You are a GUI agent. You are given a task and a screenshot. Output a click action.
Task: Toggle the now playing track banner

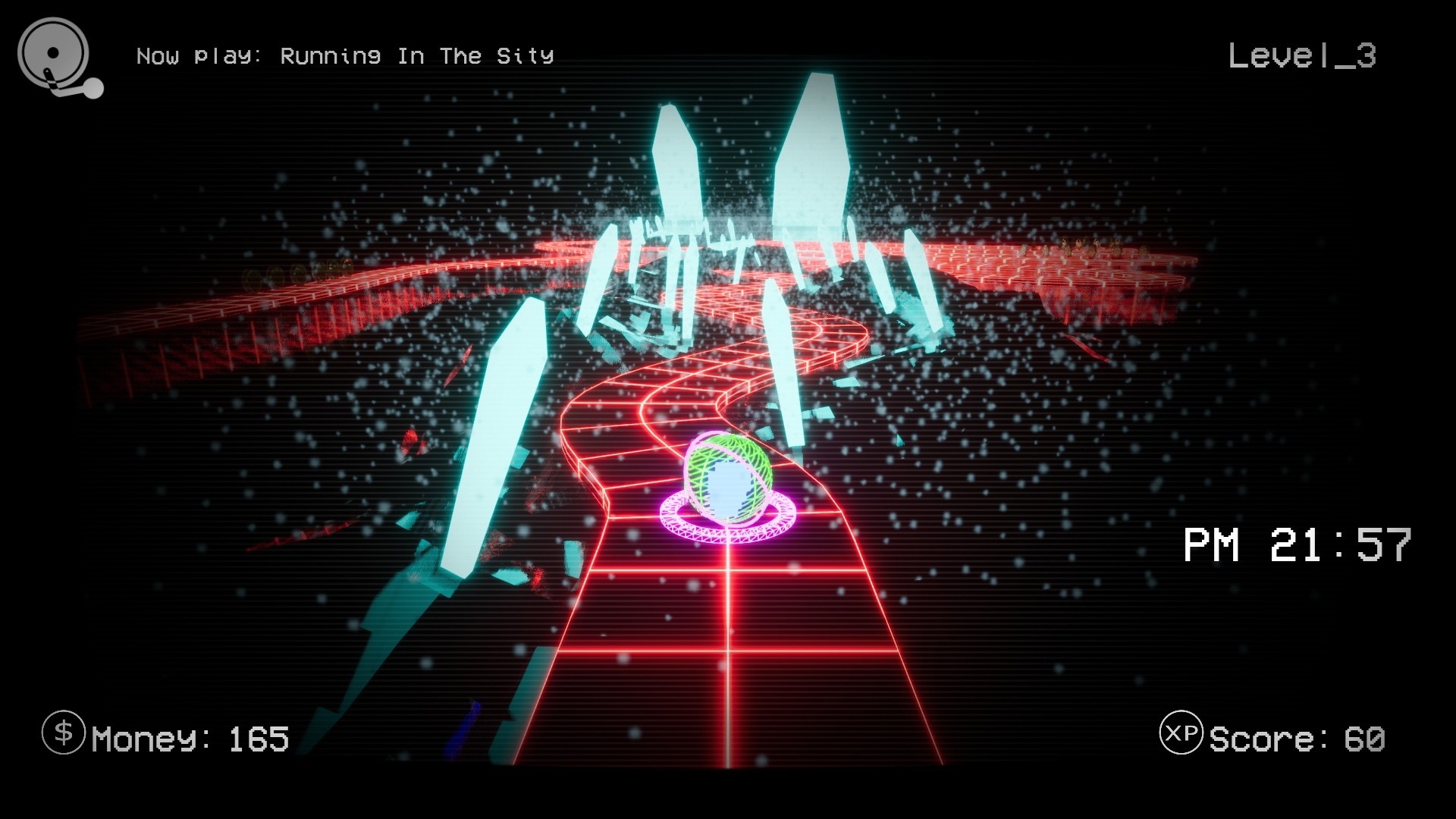345,55
